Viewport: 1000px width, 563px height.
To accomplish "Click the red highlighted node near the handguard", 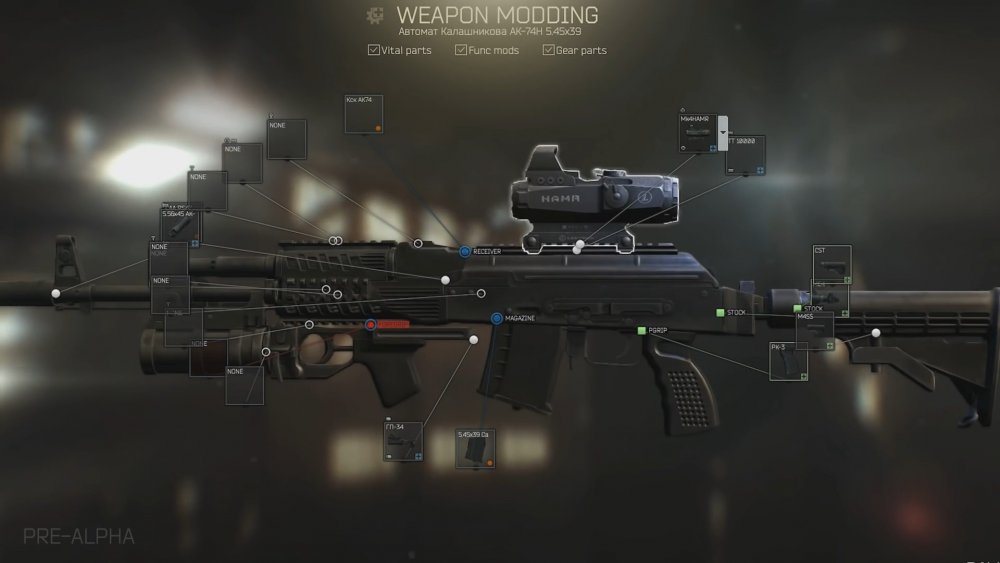I will pos(371,325).
